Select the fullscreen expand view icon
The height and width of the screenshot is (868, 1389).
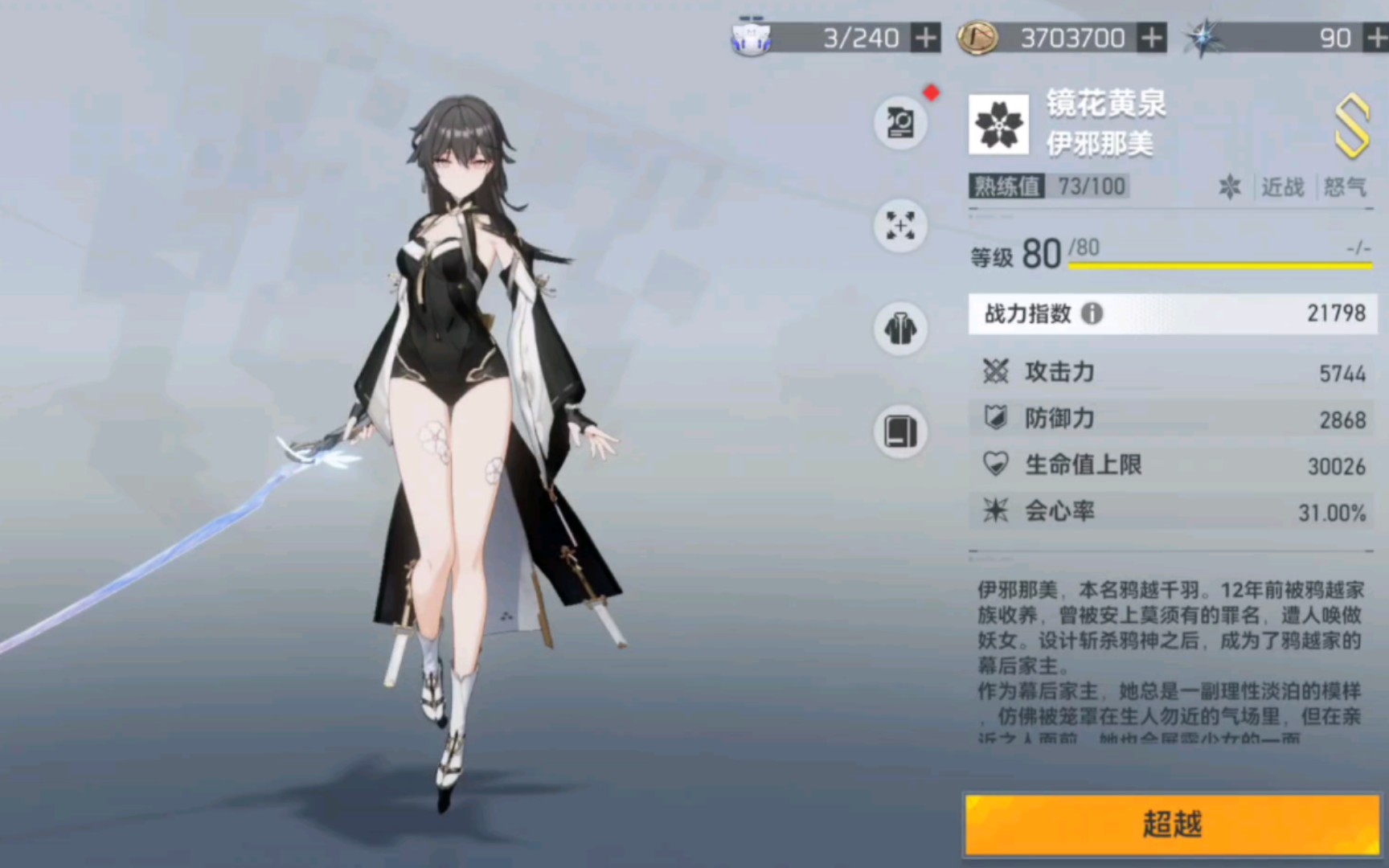pos(900,226)
